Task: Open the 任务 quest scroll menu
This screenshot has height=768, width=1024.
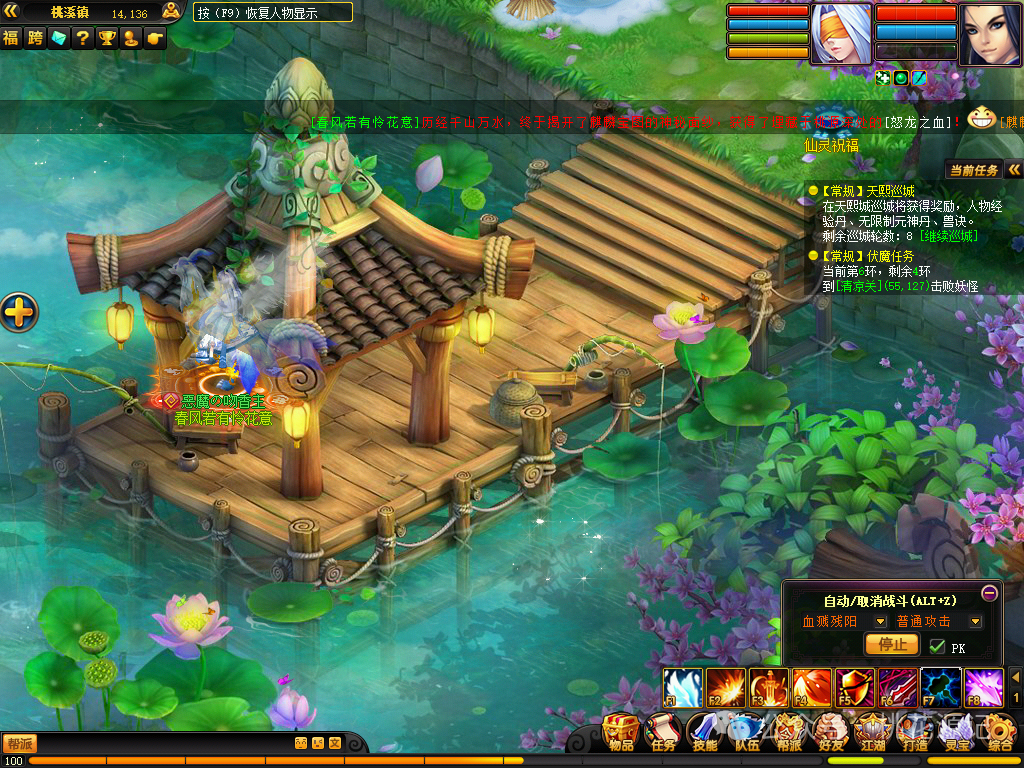Action: (664, 731)
